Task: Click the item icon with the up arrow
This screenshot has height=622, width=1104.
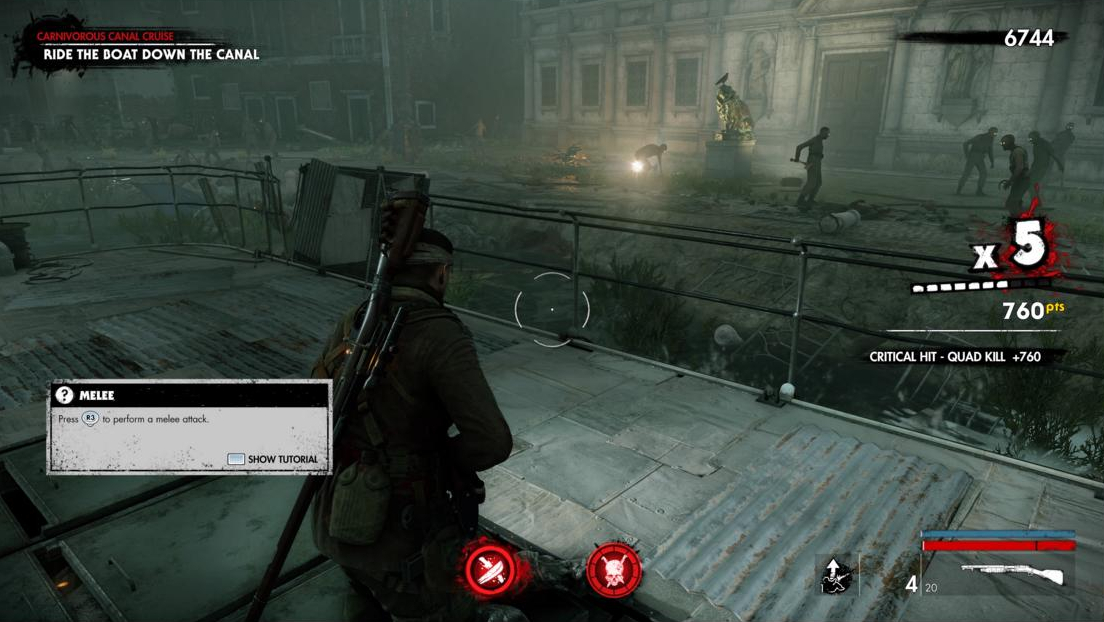Action: click(x=834, y=574)
